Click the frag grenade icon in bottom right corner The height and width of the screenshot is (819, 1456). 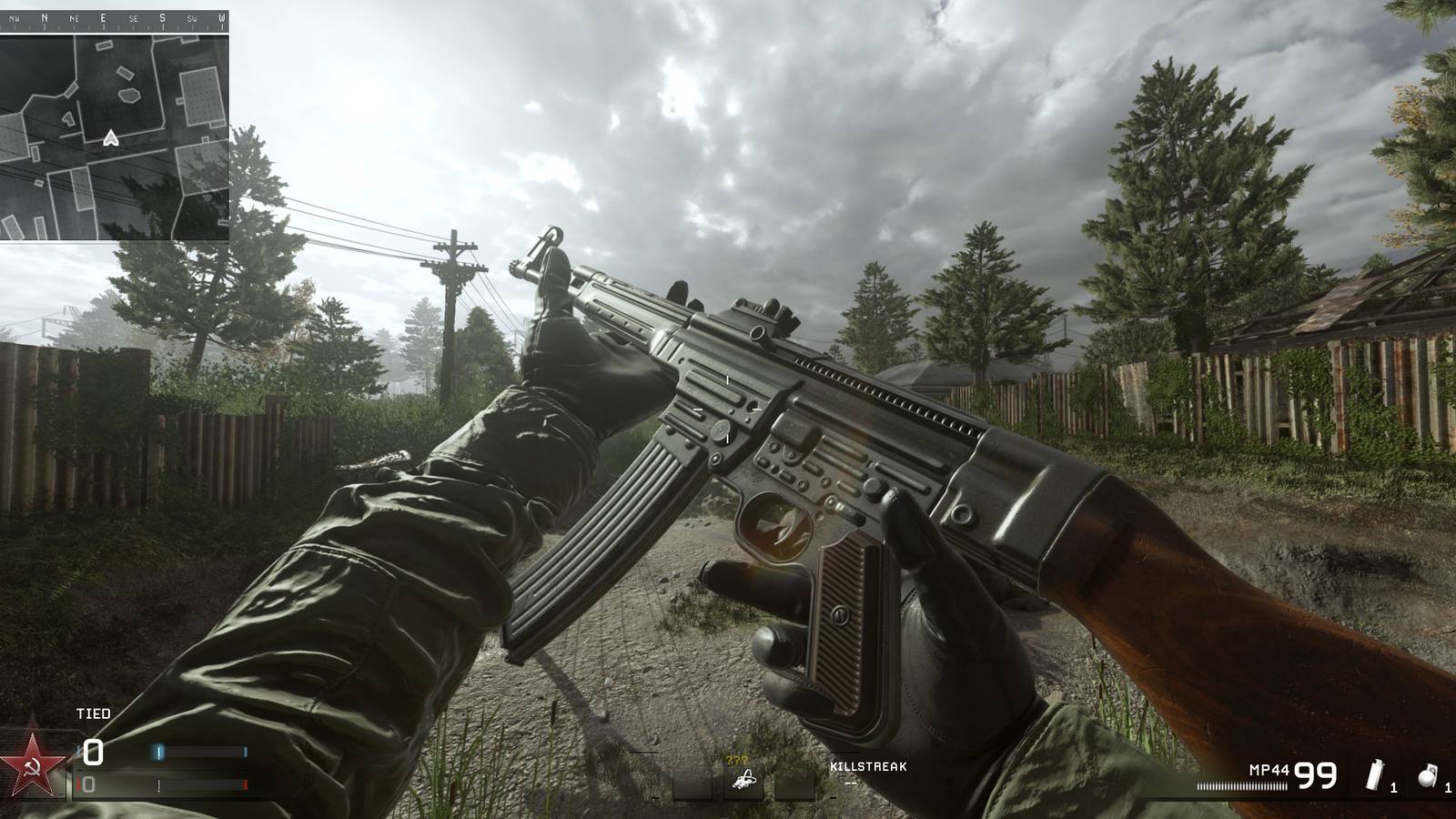pyautogui.click(x=1428, y=775)
